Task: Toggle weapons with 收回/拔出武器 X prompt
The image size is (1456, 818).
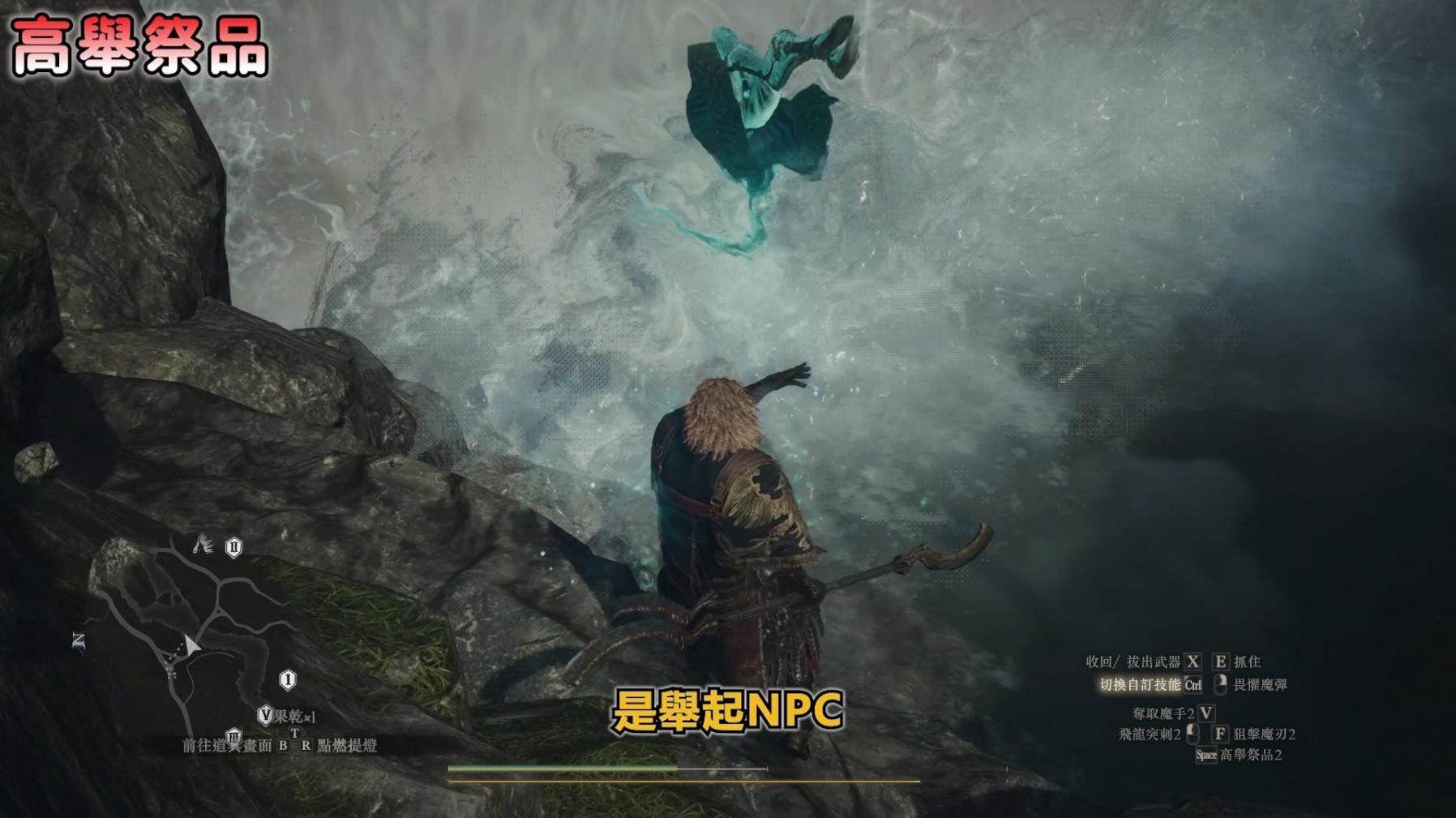Action: [x=1193, y=662]
